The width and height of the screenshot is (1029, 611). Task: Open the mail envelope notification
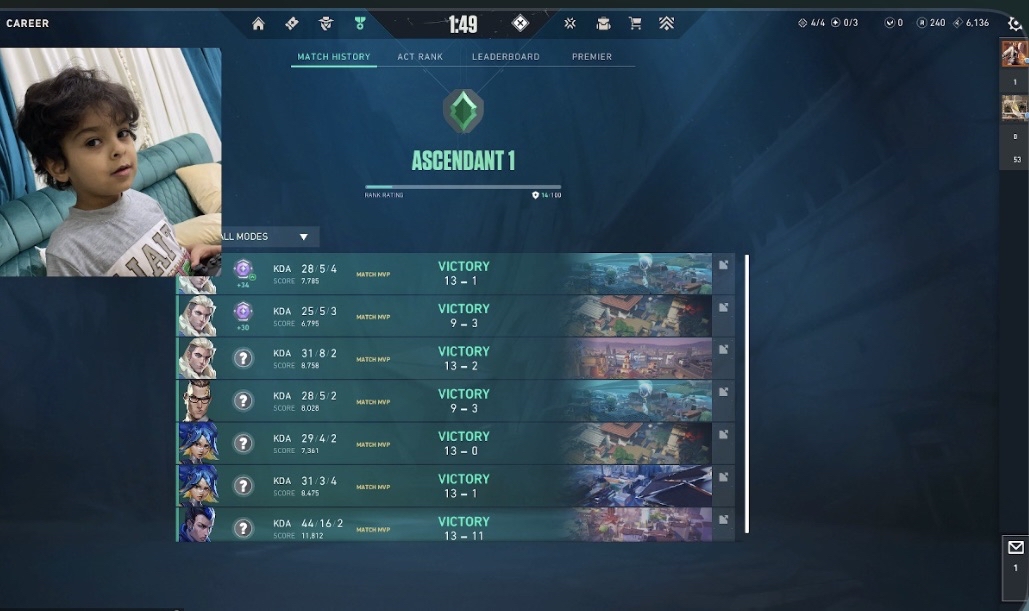pyautogui.click(x=1015, y=548)
